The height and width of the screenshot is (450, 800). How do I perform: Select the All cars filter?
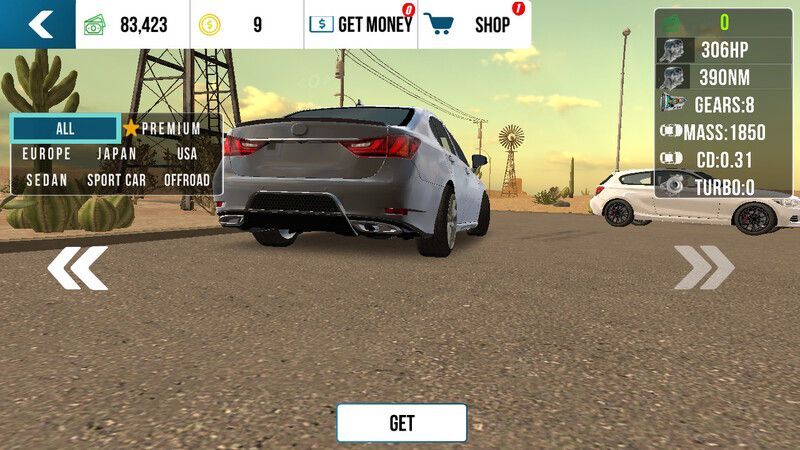point(66,128)
